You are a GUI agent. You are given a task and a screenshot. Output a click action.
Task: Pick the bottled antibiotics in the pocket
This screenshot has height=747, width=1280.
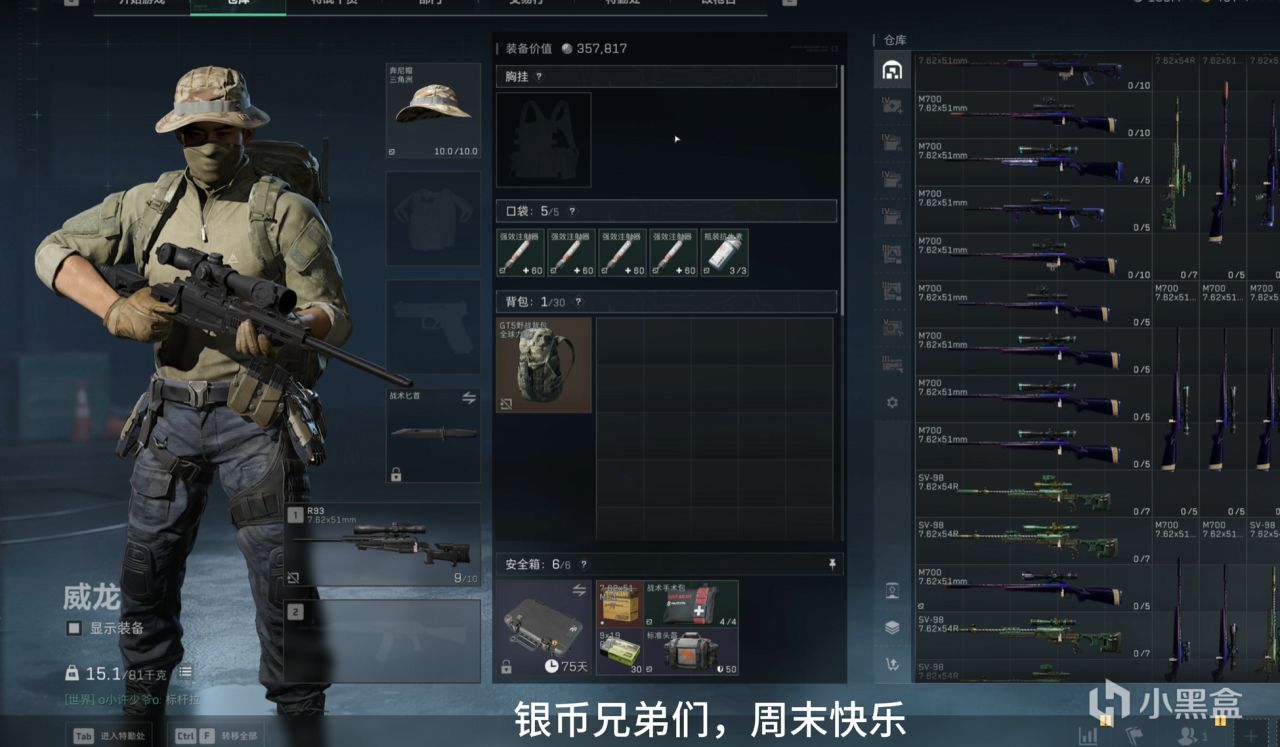[x=724, y=253]
